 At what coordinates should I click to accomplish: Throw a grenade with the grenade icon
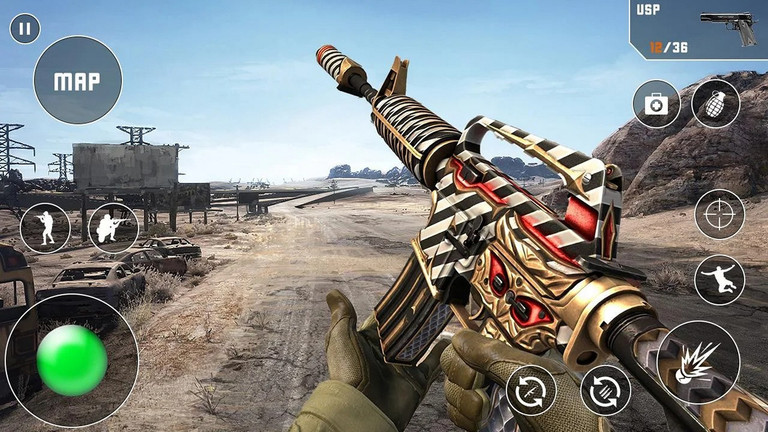click(x=716, y=104)
